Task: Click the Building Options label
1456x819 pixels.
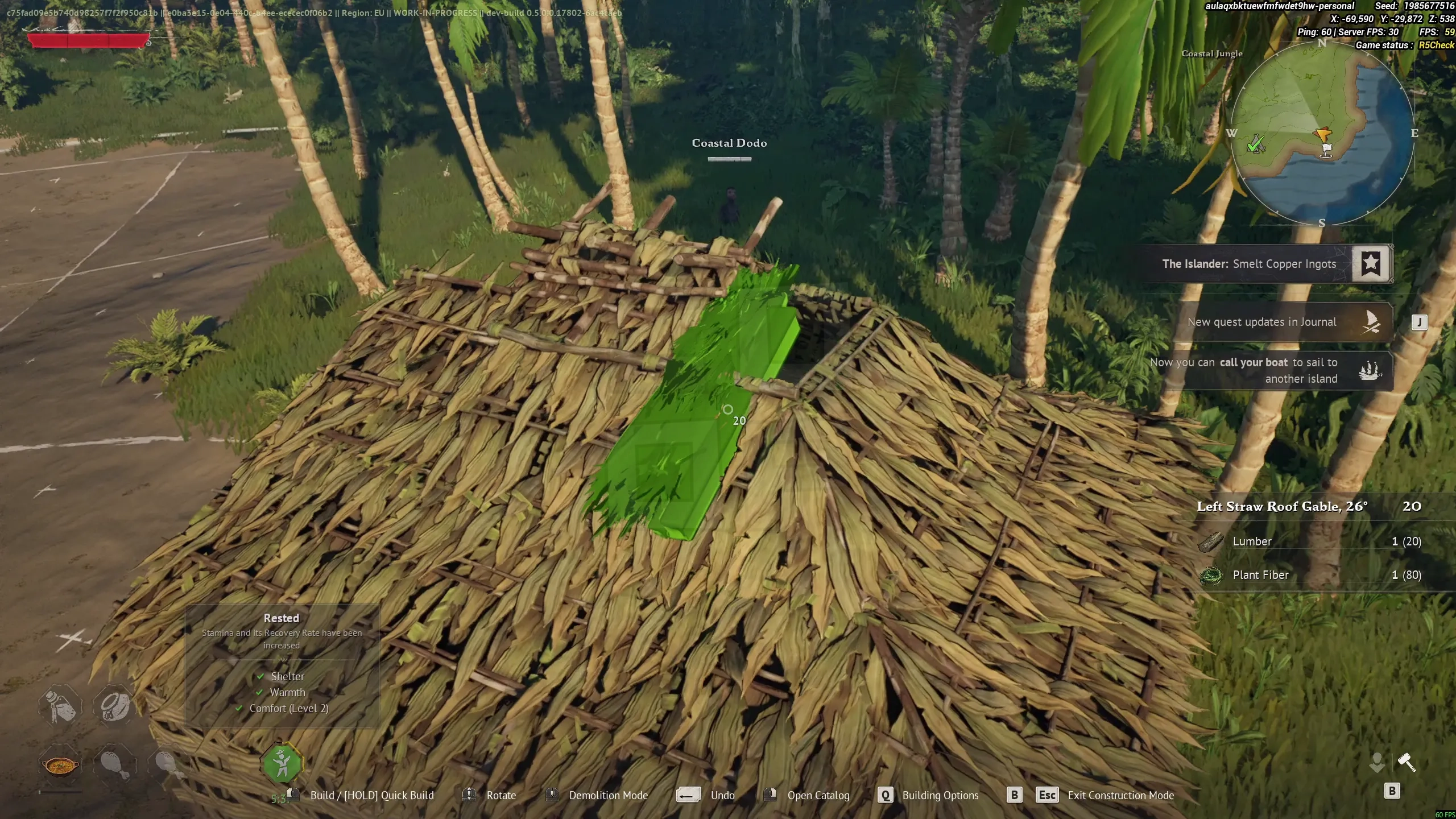Action: 940,796
